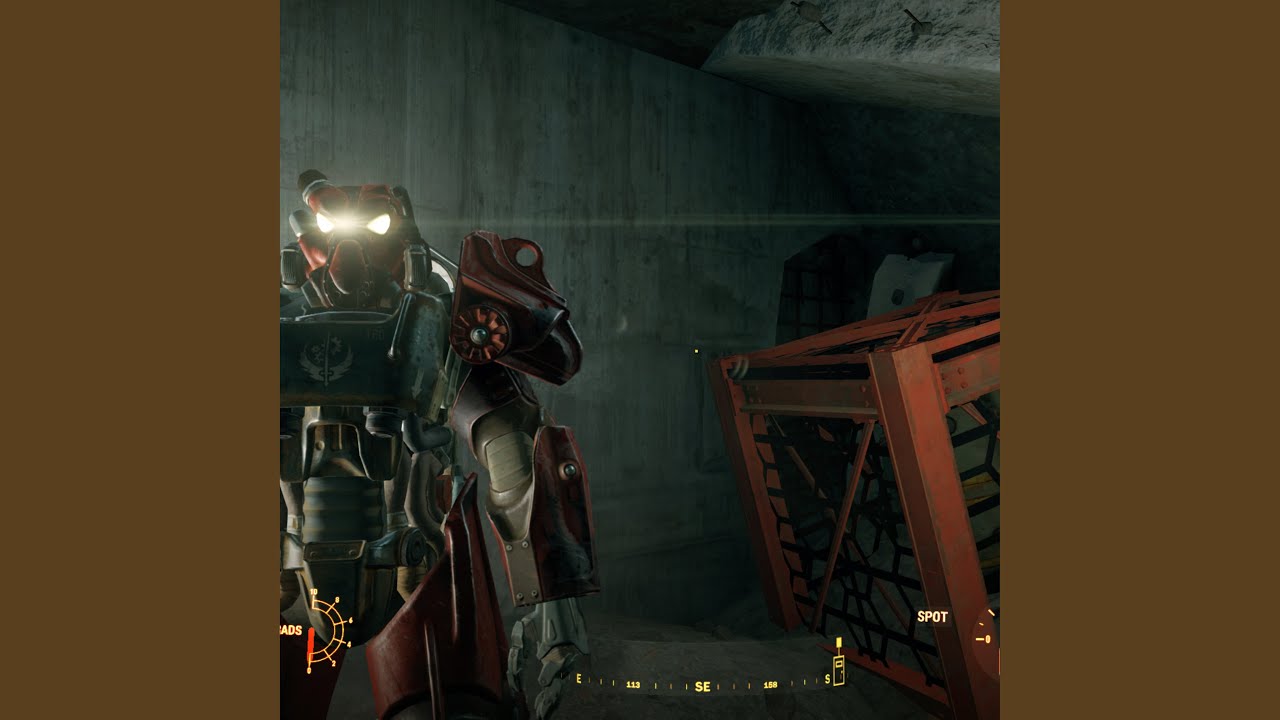Click the SPOT detection dial

pos(985,638)
